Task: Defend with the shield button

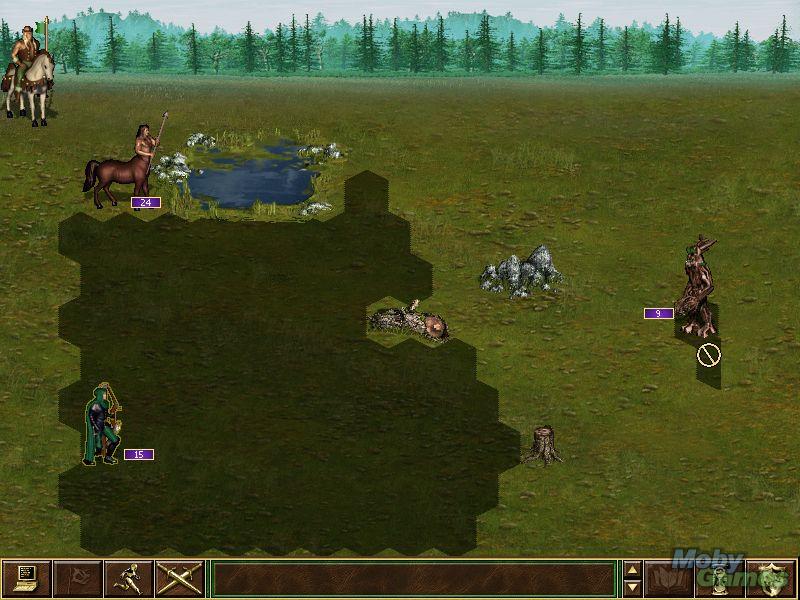Action: (771, 579)
